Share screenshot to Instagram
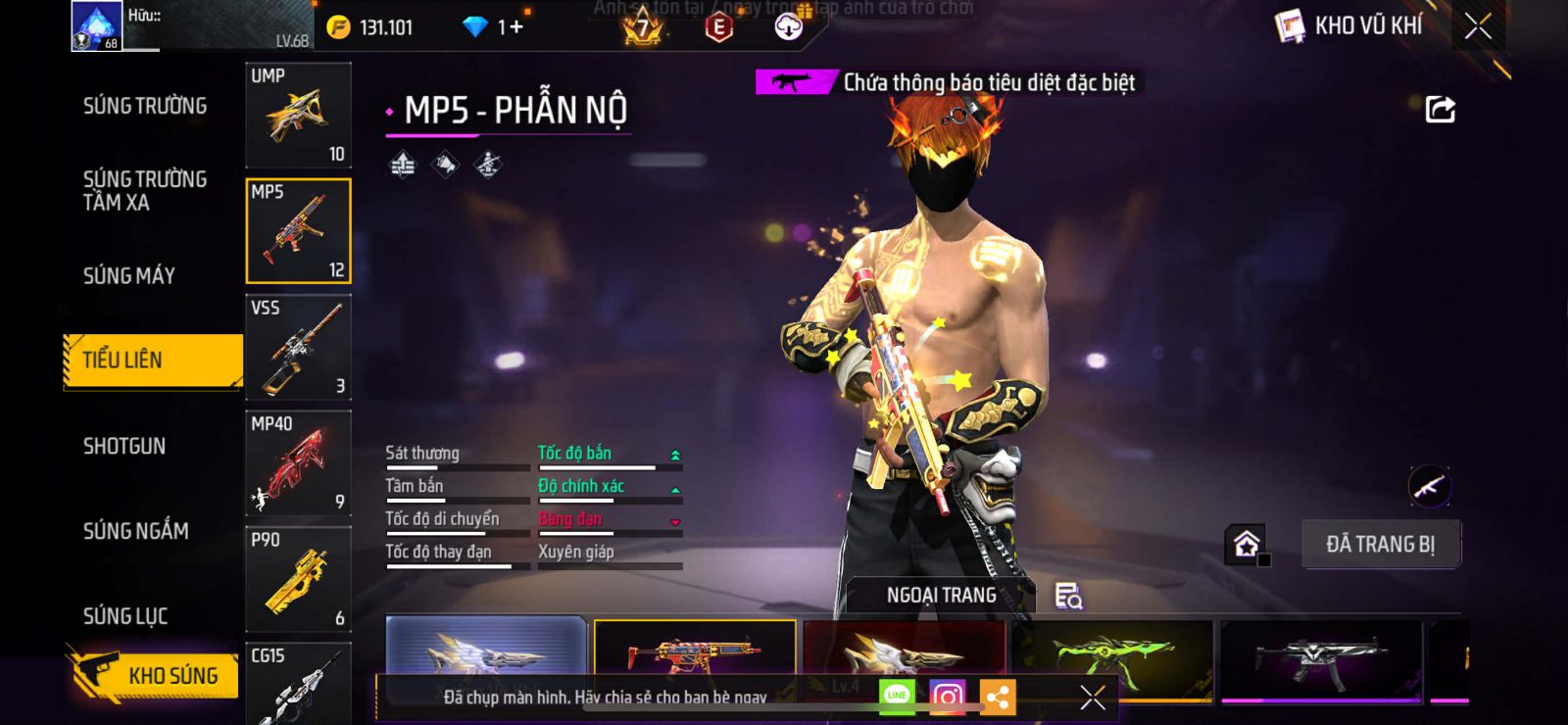This screenshot has width=1568, height=725. pos(947,697)
